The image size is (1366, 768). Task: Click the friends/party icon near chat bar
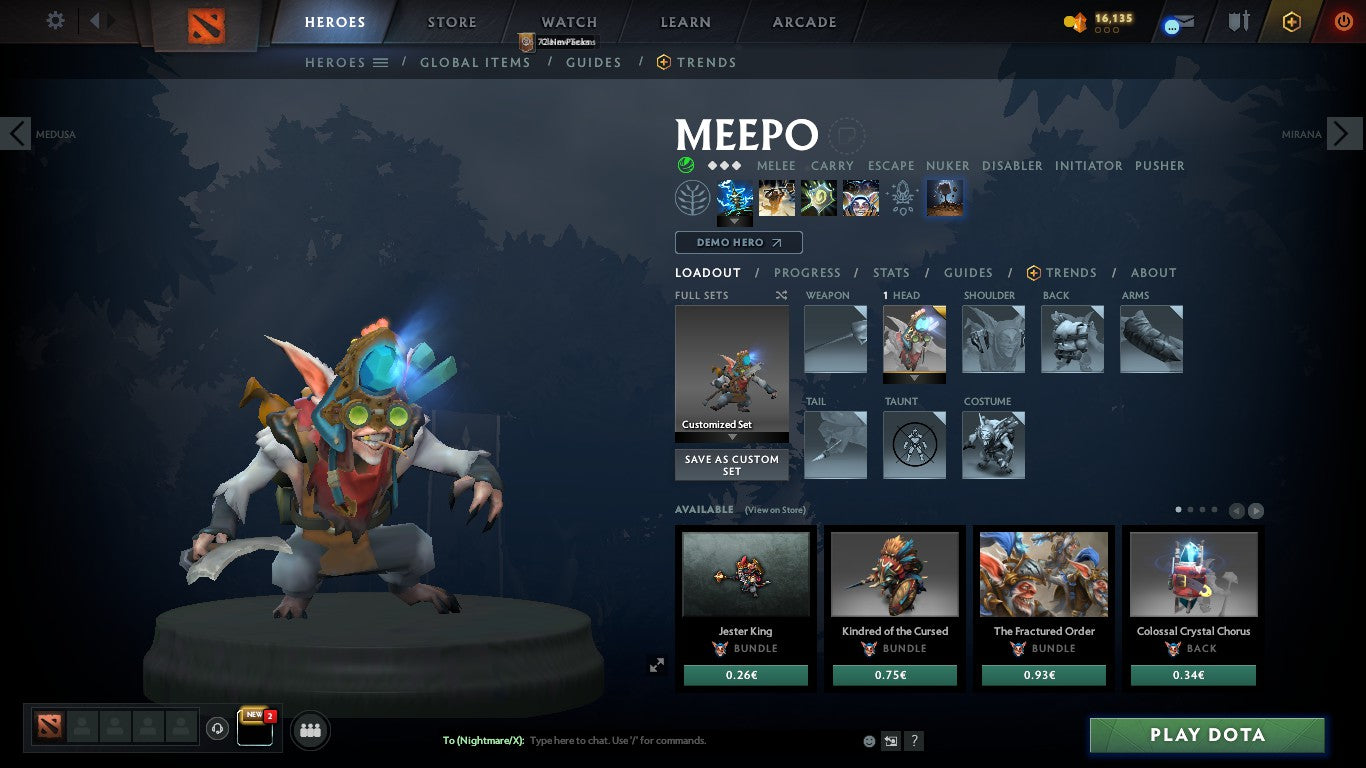coord(310,730)
